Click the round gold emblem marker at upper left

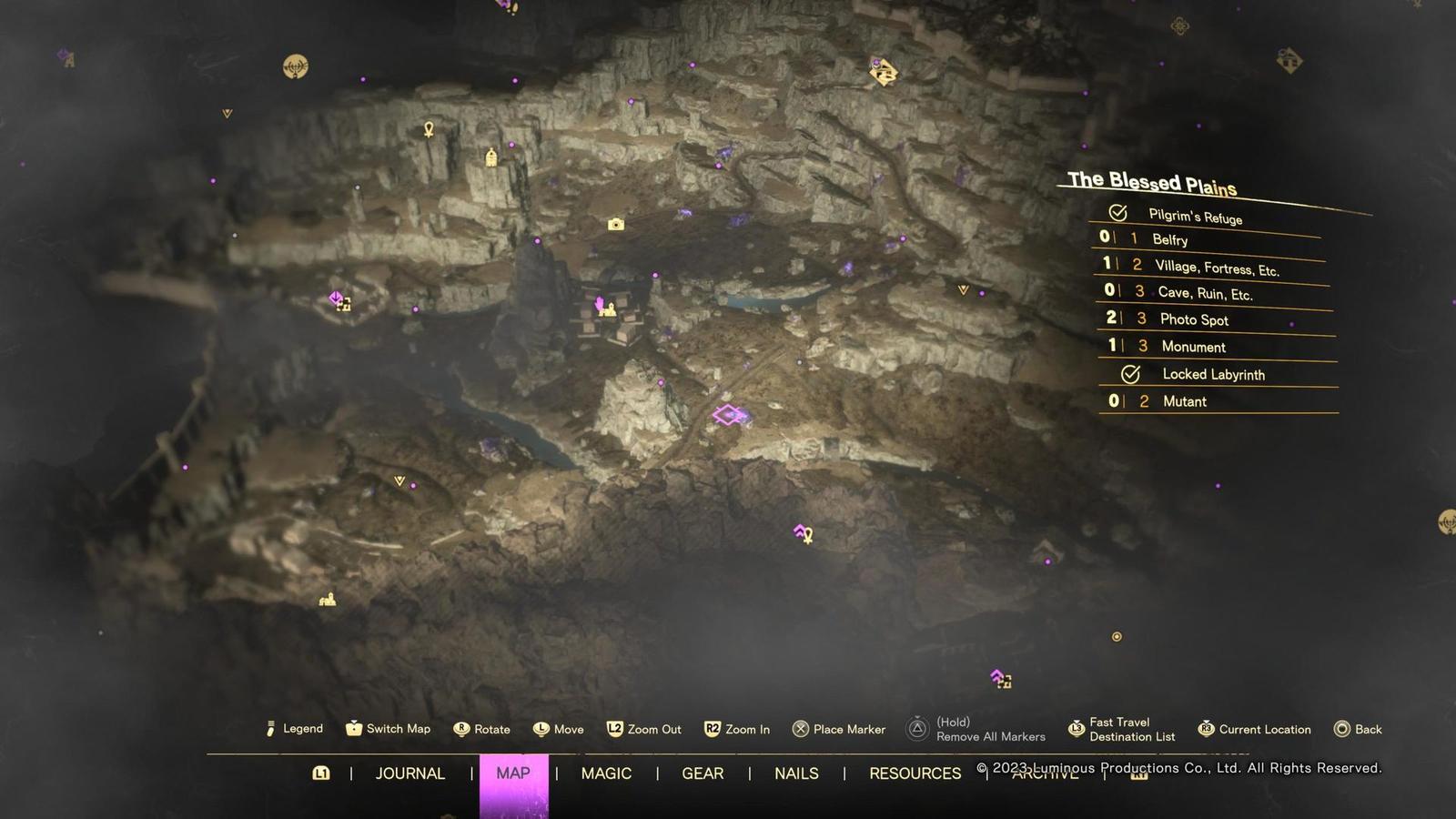click(x=295, y=66)
